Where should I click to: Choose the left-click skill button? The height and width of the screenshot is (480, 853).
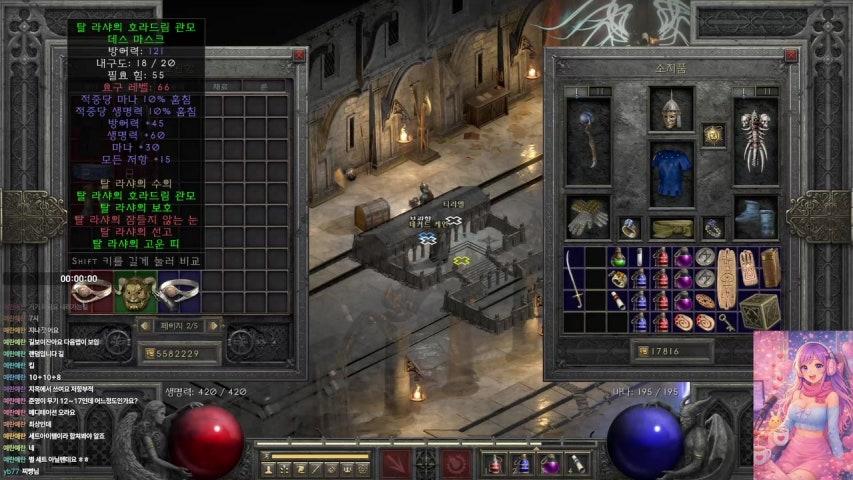coord(395,463)
